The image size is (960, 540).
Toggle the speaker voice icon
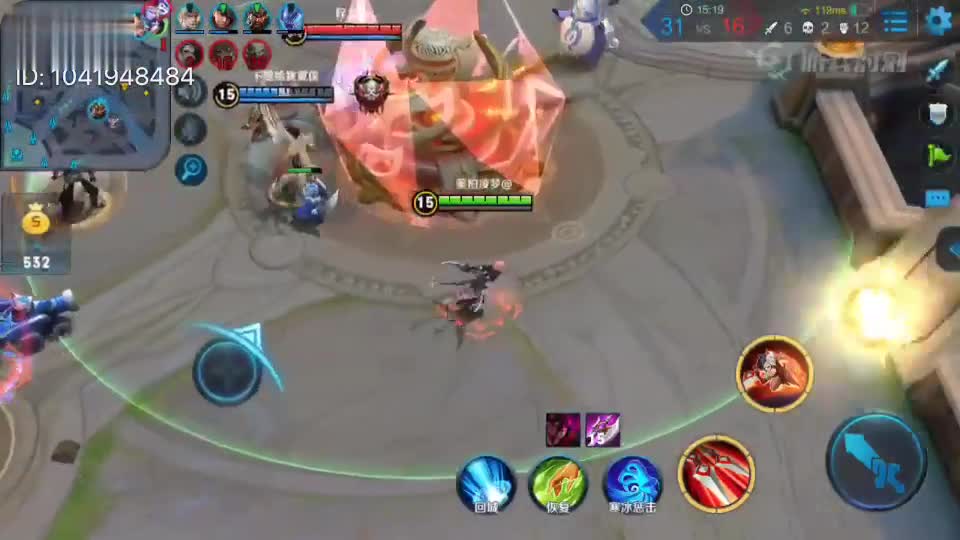click(x=190, y=92)
